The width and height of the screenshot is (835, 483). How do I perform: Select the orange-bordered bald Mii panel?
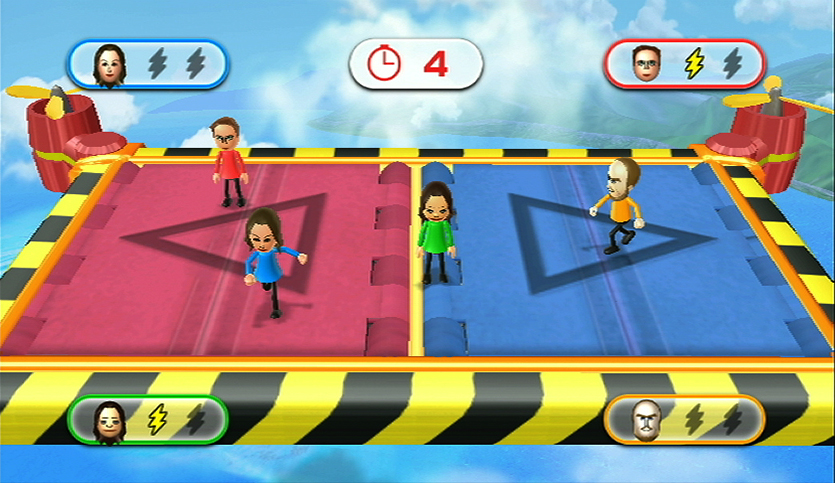686,419
